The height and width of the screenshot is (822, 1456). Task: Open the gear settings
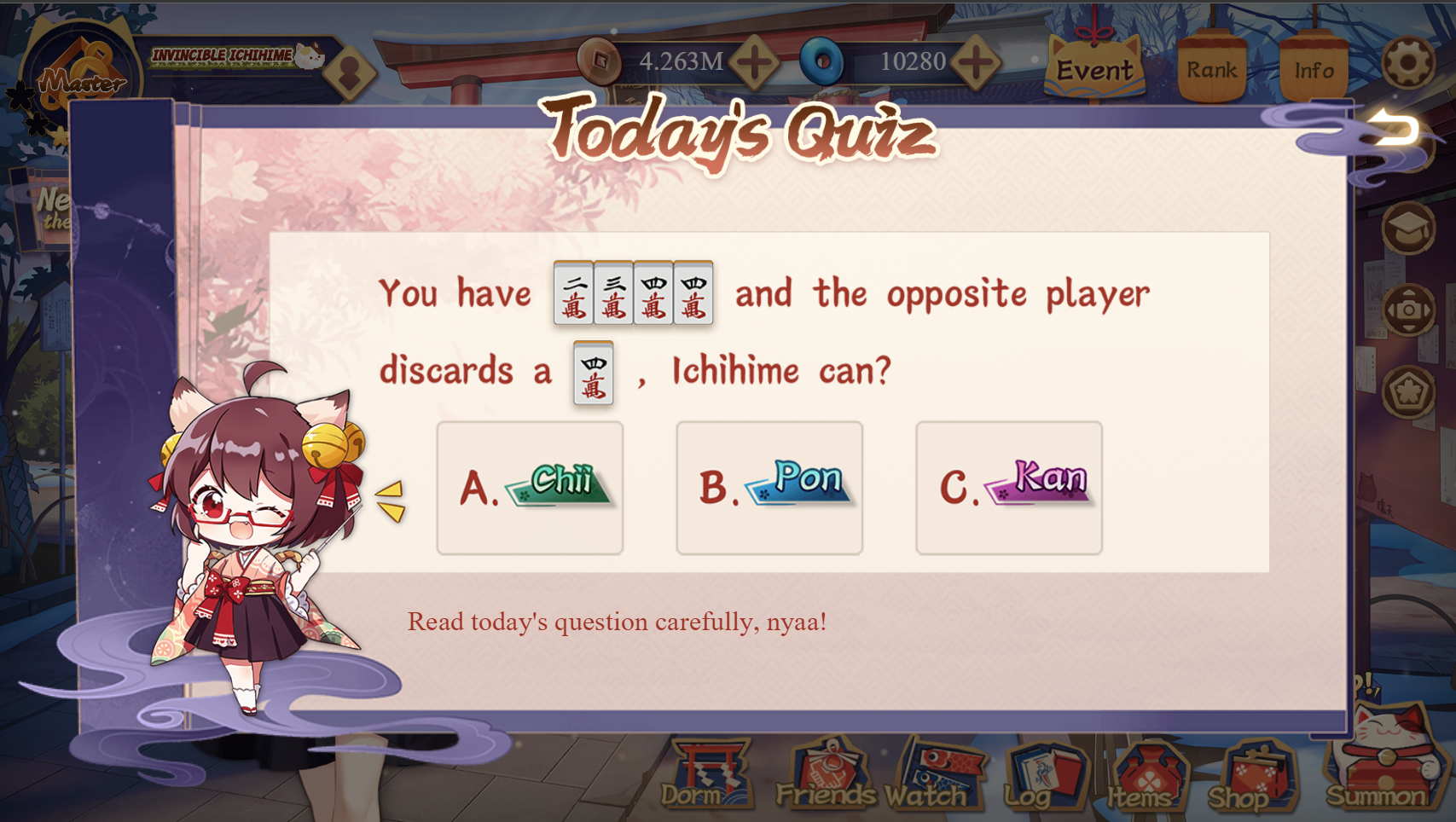coord(1407,61)
